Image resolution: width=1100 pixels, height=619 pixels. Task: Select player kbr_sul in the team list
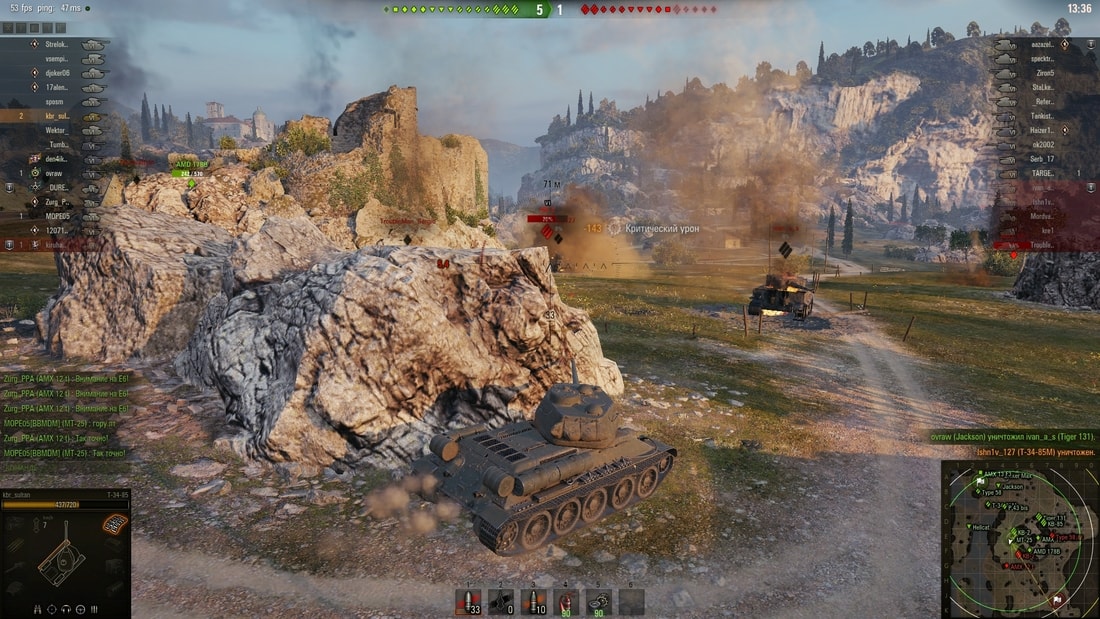point(58,116)
